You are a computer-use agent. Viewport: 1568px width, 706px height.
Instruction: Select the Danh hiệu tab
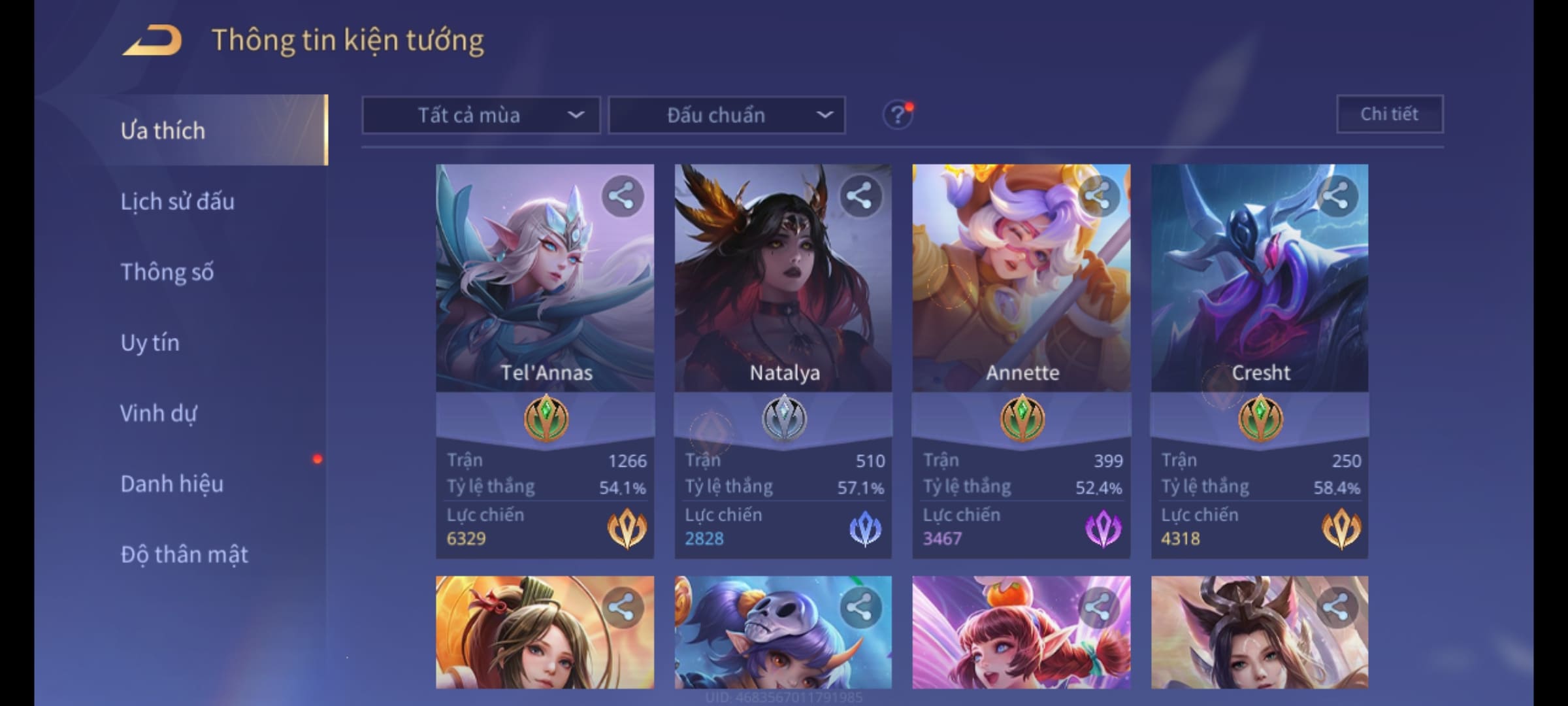(172, 484)
